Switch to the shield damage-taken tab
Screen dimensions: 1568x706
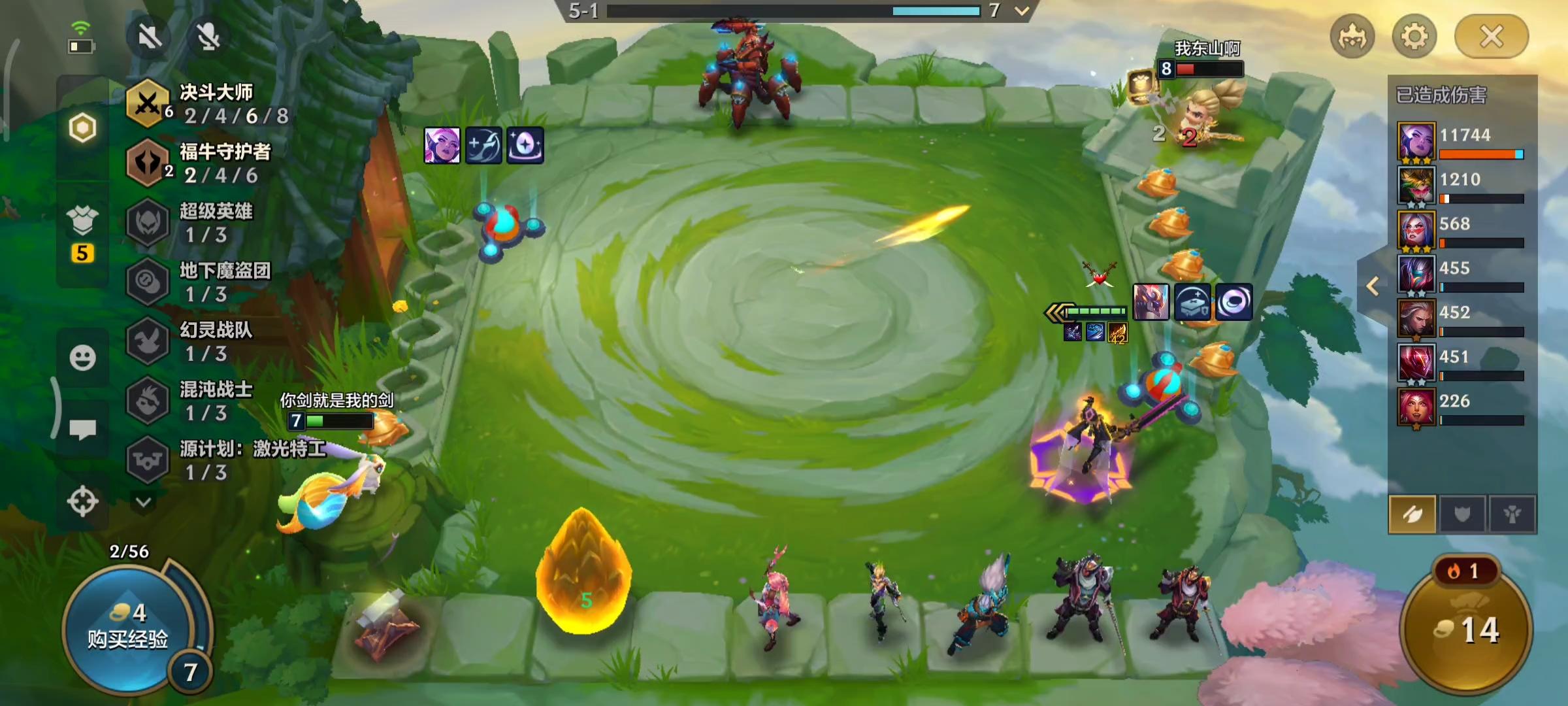(x=1462, y=515)
